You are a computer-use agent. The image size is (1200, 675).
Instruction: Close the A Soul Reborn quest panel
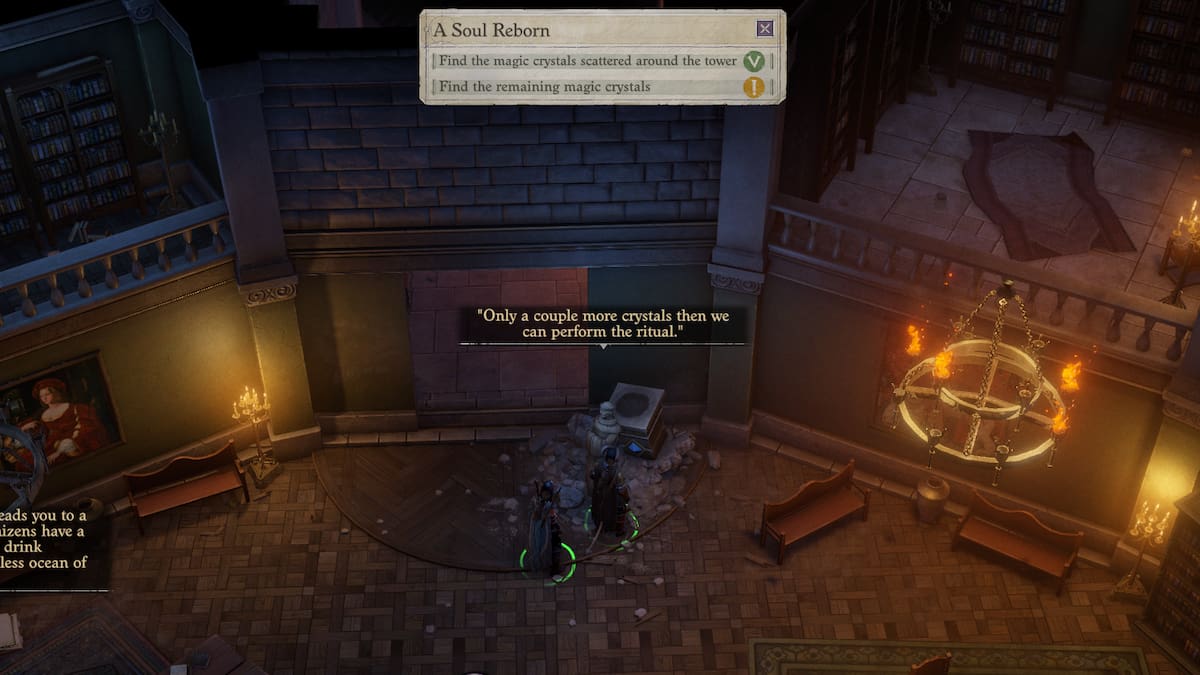tap(765, 29)
